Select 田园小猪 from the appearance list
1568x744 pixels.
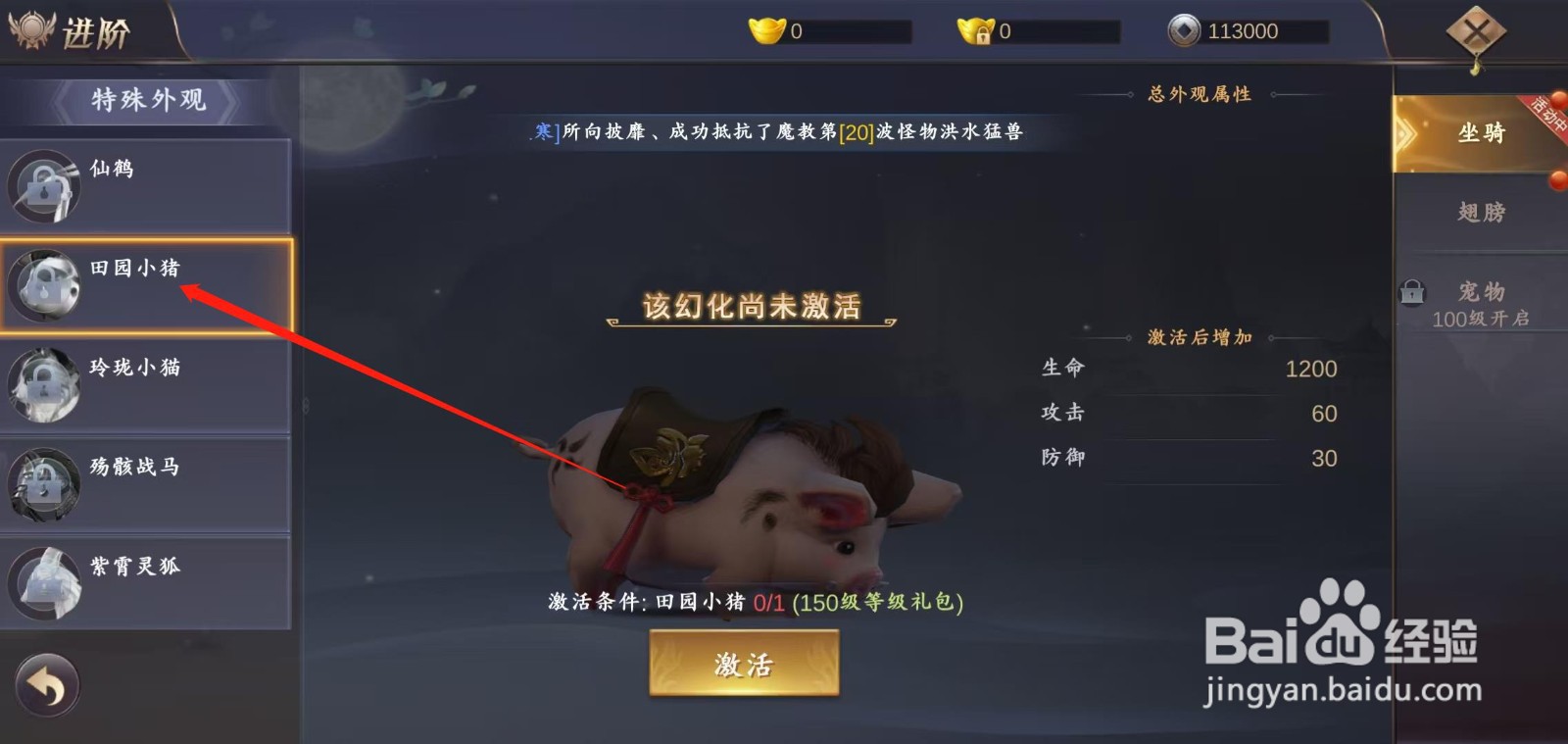coord(137,268)
